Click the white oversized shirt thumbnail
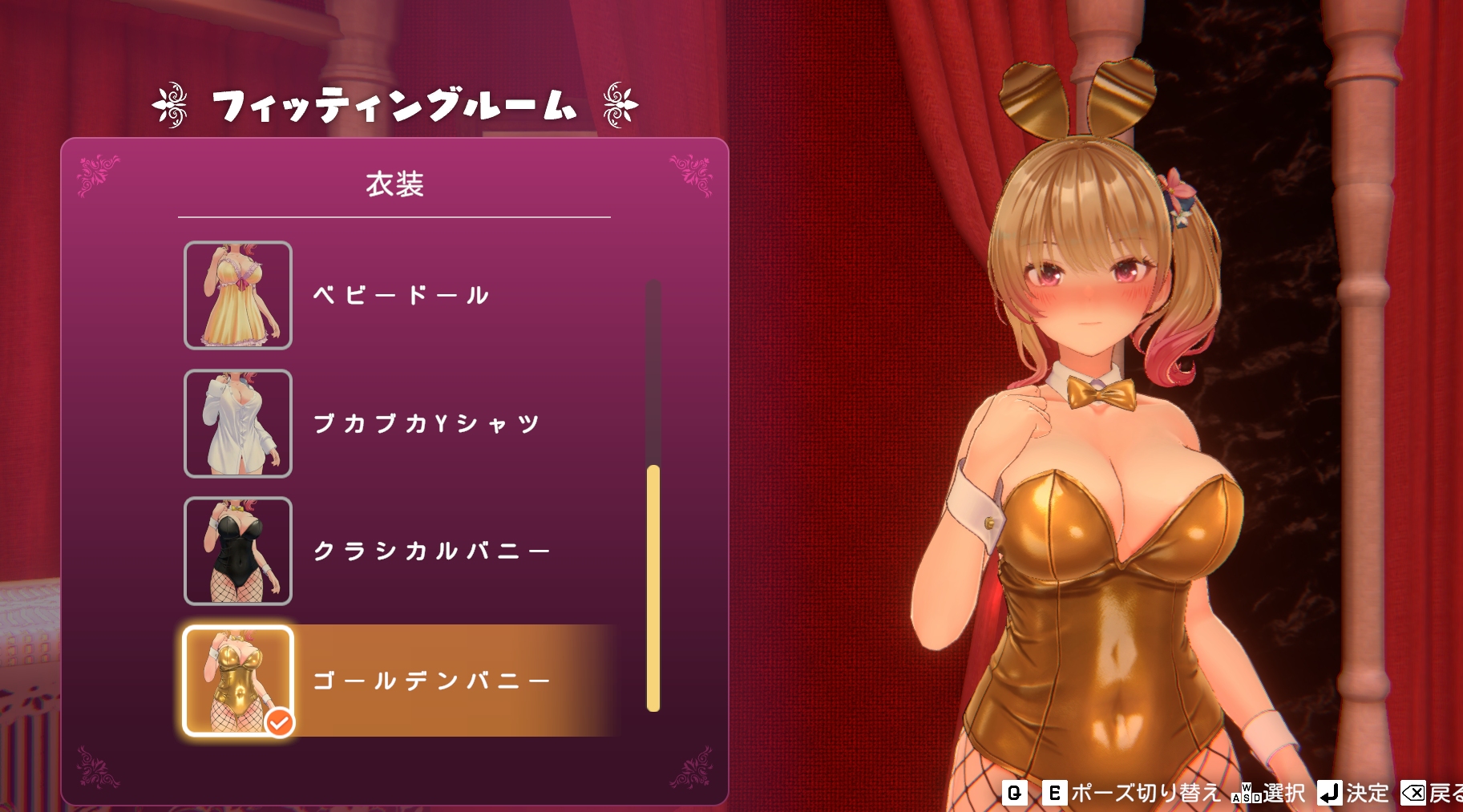The height and width of the screenshot is (812, 1463). [x=238, y=423]
